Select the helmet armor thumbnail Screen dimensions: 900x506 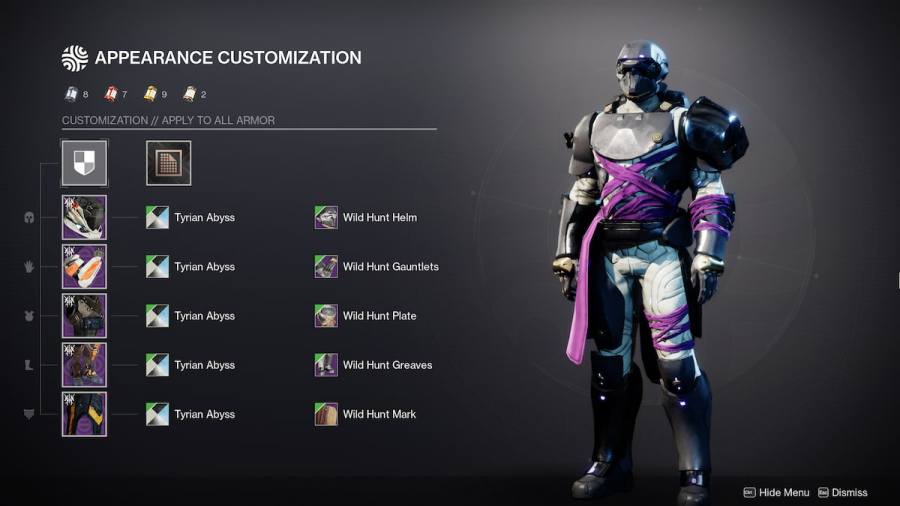point(84,217)
